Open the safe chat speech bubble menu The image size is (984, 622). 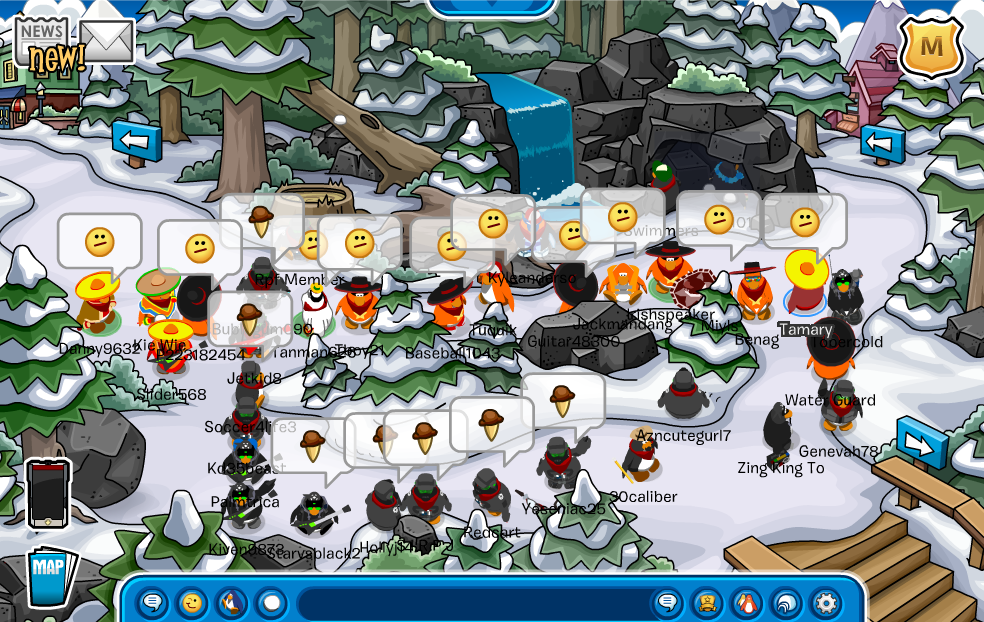[153, 603]
